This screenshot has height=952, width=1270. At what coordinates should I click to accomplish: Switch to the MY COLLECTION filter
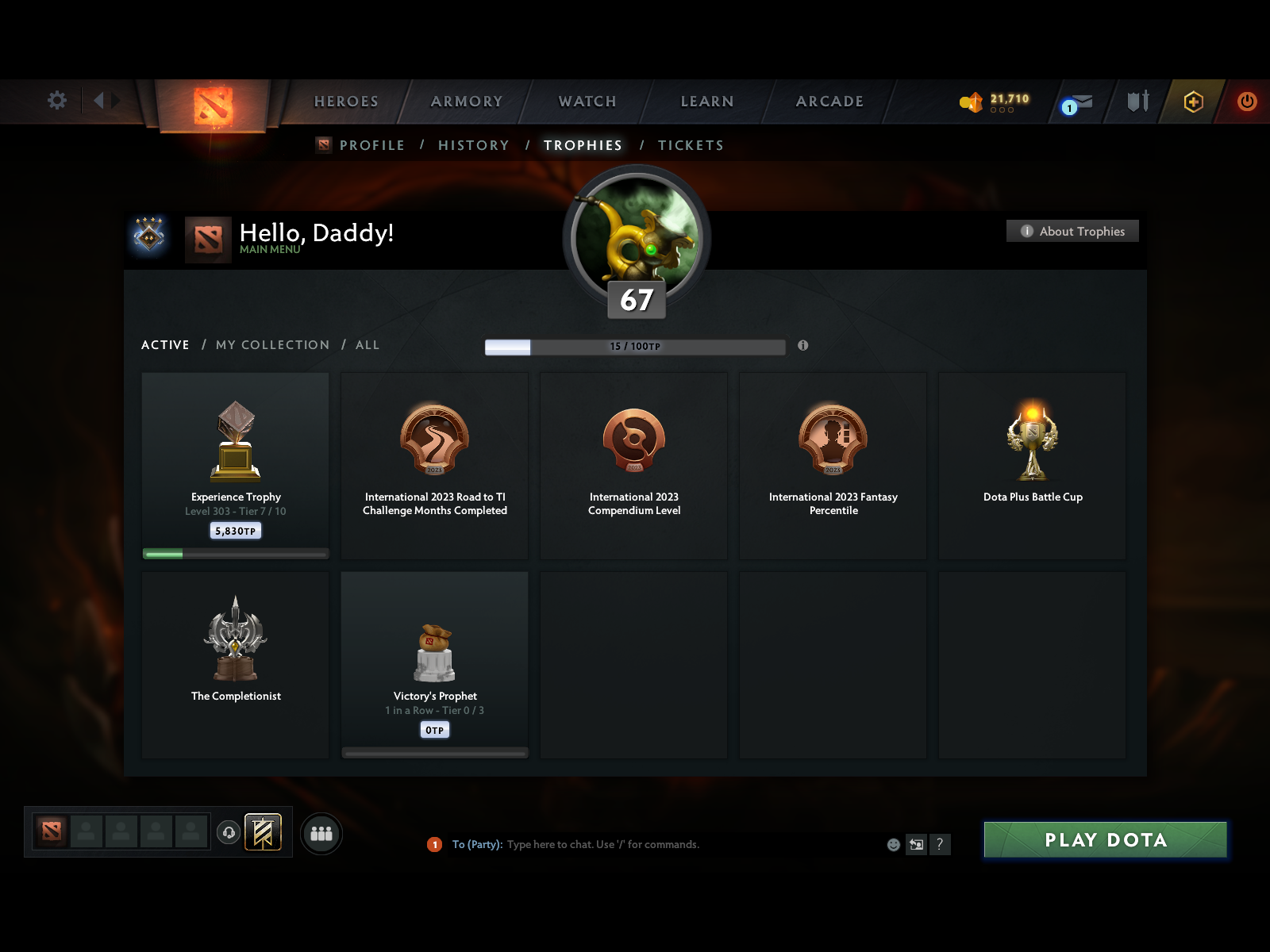pos(272,345)
